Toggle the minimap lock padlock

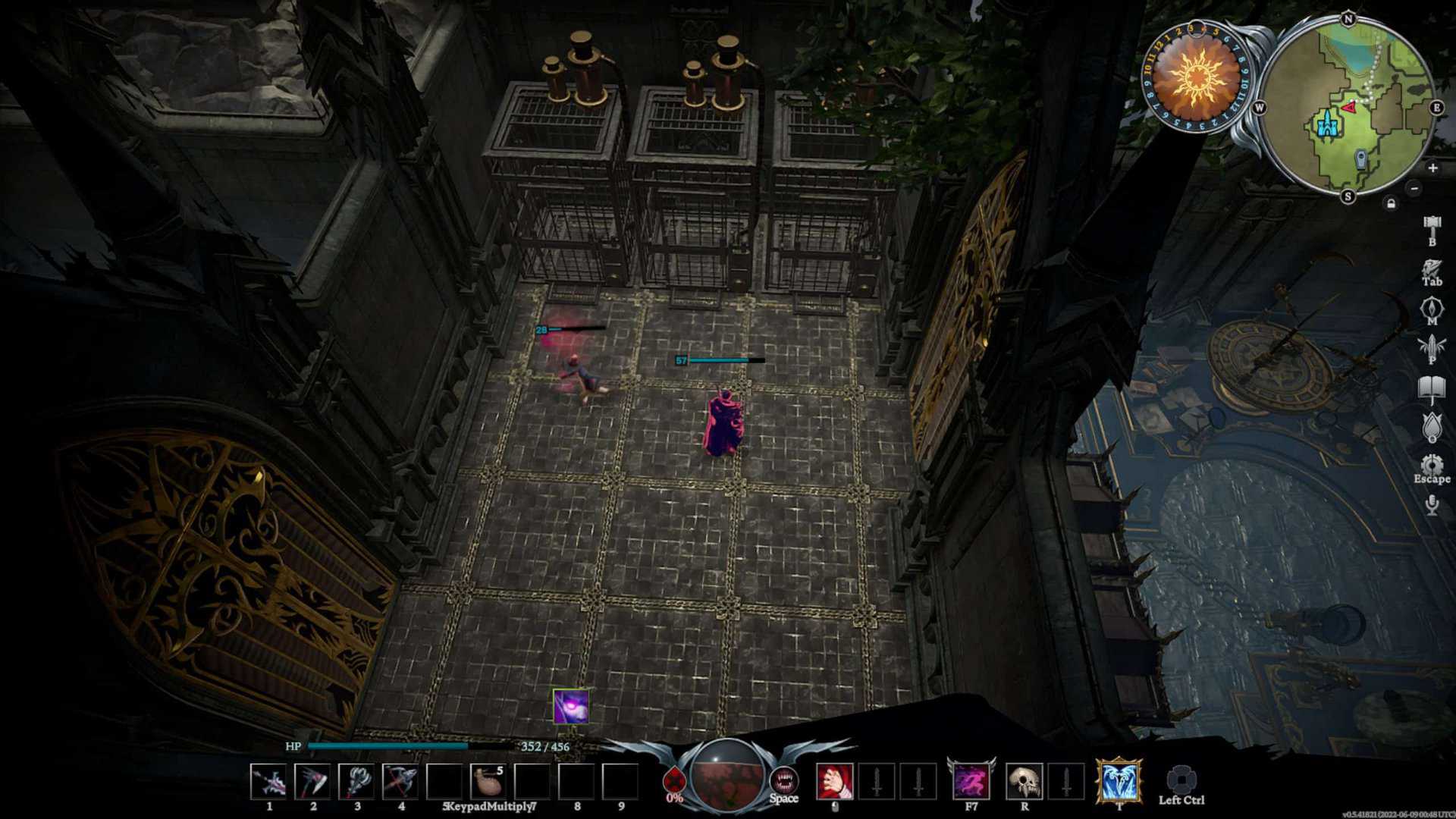coord(1392,203)
